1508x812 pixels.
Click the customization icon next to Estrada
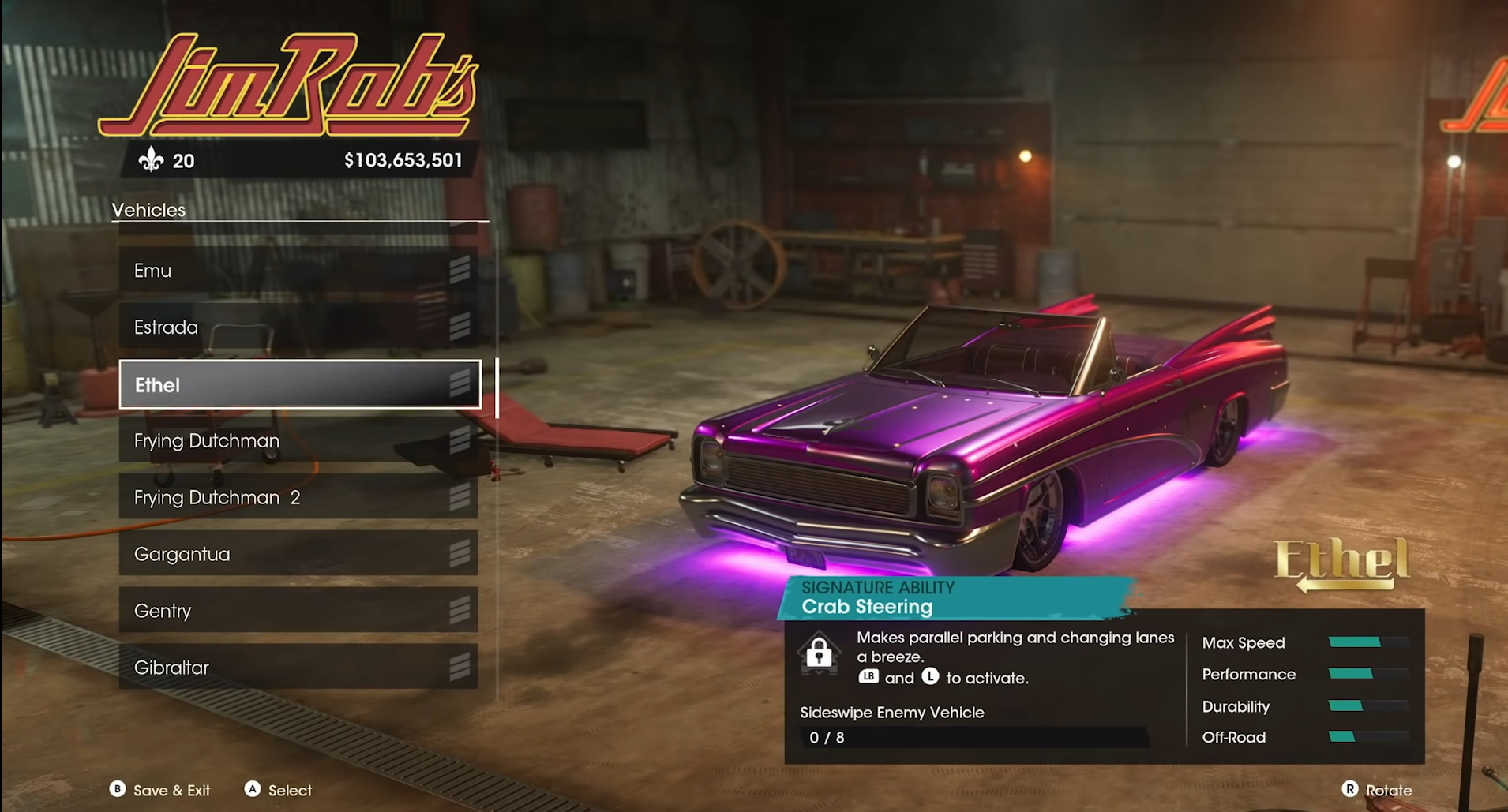pyautogui.click(x=460, y=327)
